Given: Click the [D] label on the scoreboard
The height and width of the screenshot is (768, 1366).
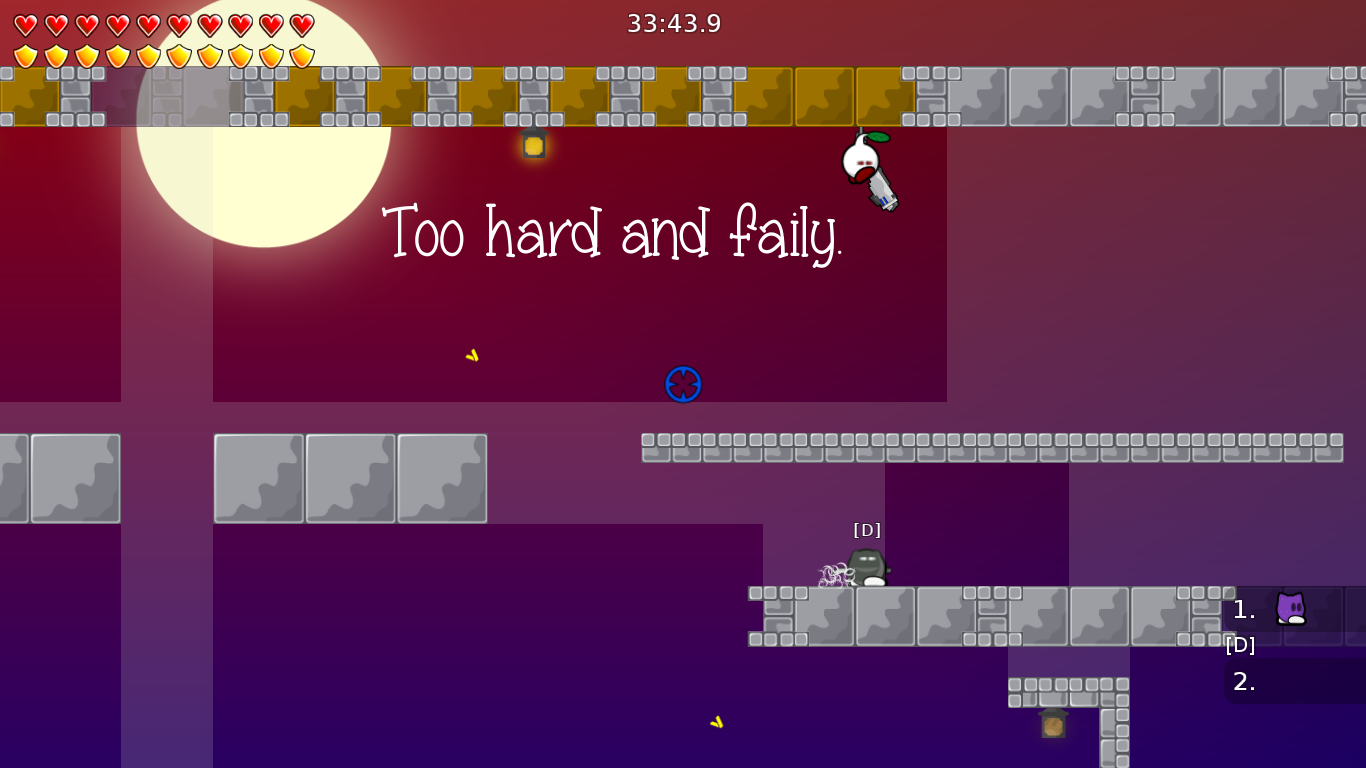Looking at the screenshot, I should [1240, 645].
